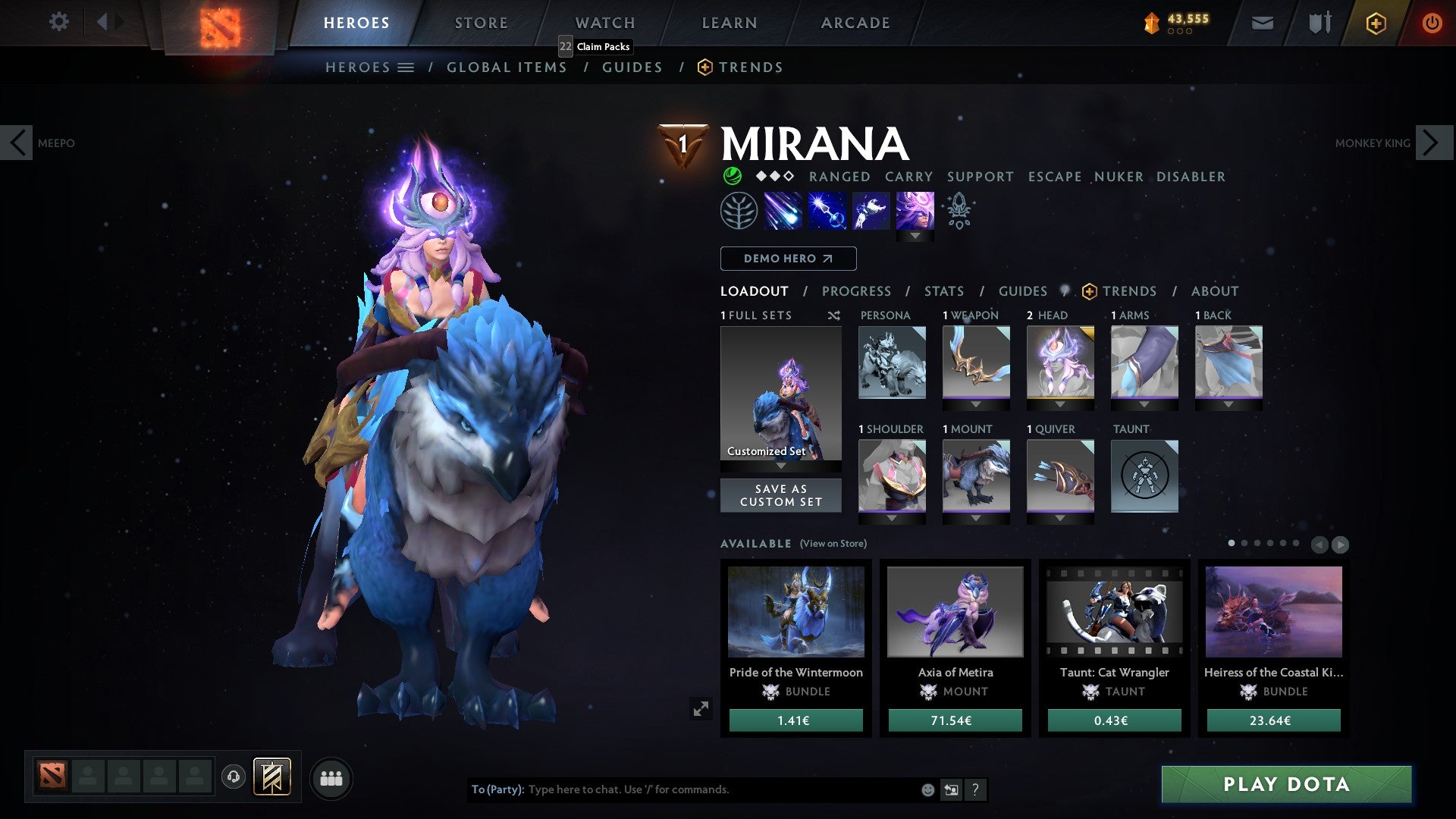Switch to the STORE tab
The width and height of the screenshot is (1456, 819).
[481, 22]
